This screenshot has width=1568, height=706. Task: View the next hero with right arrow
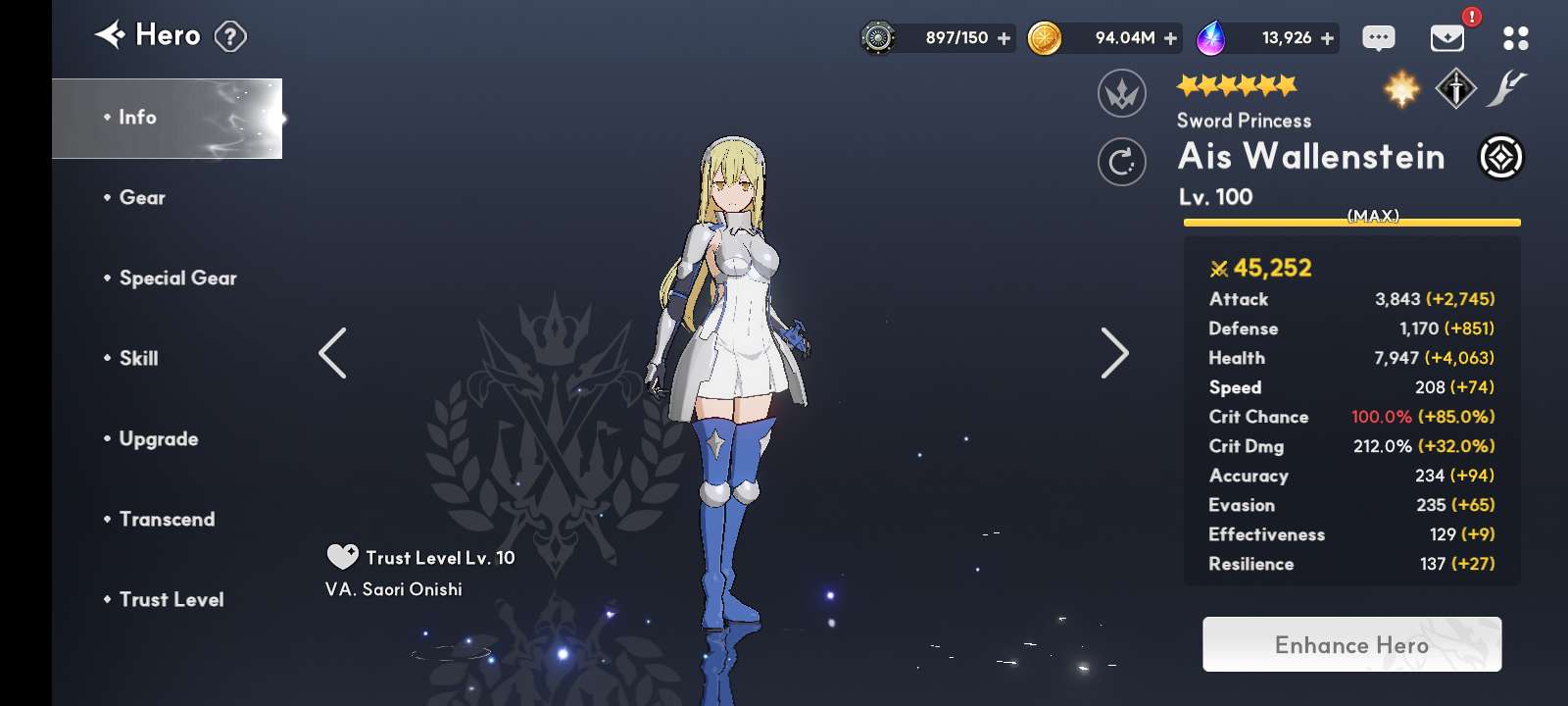(1114, 353)
